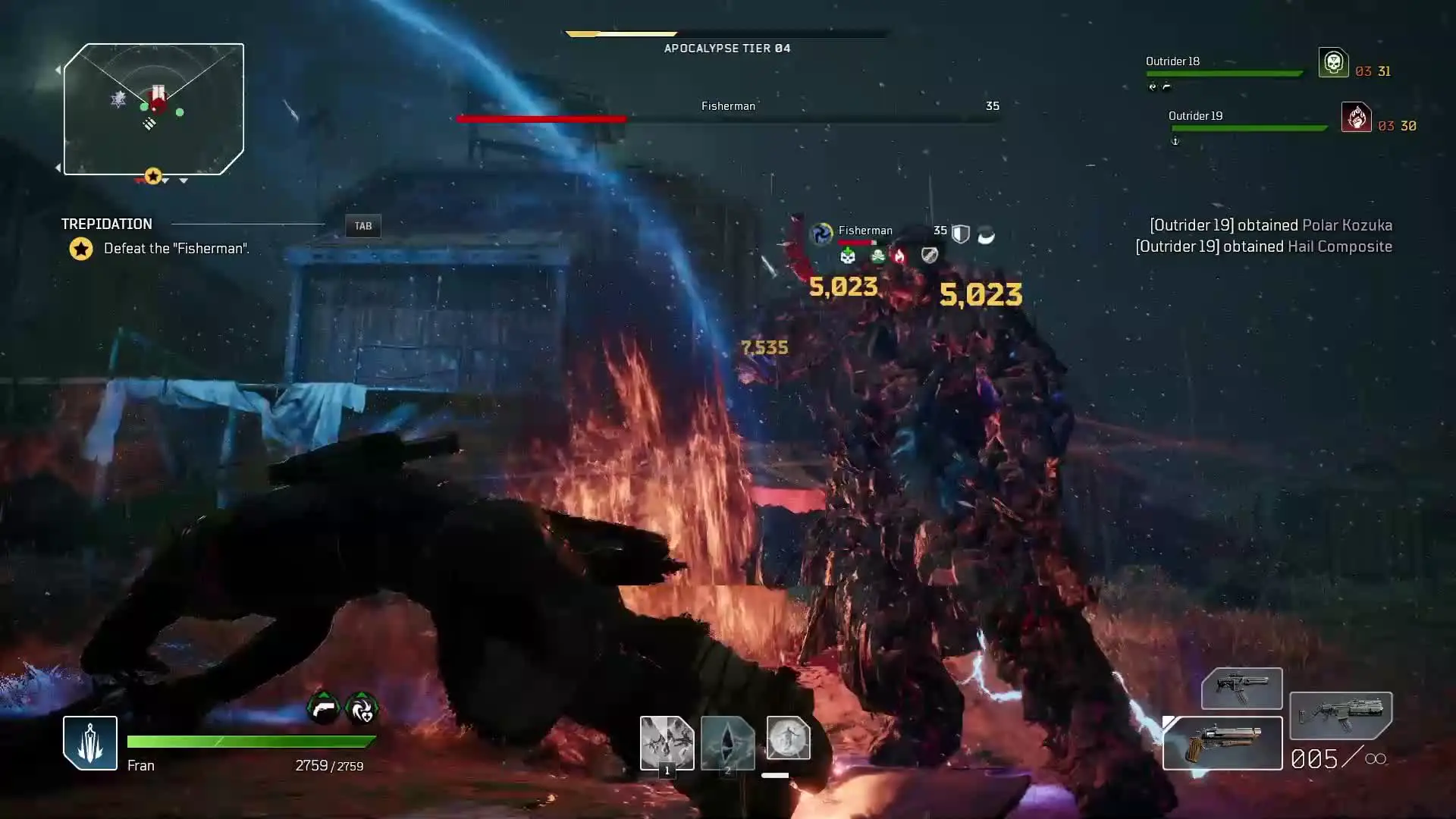
Task: Switch to the large right-side rifle slot
Action: [1340, 715]
